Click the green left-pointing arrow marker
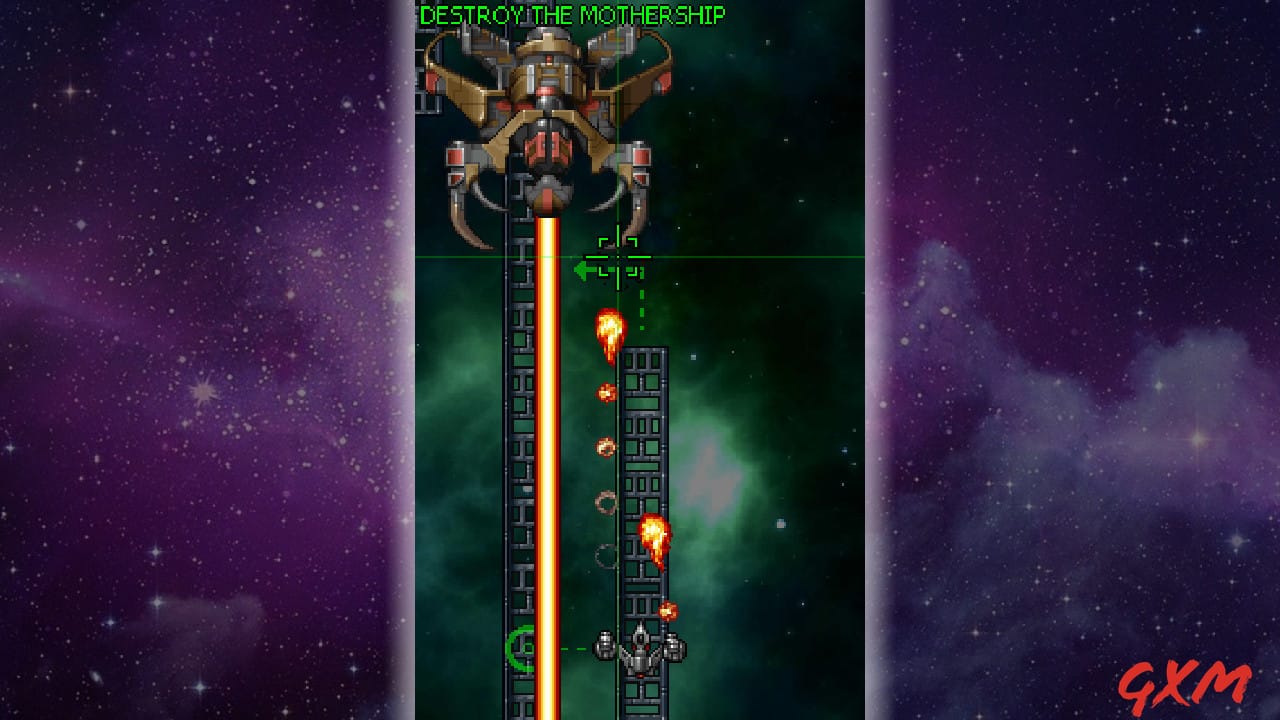The width and height of the screenshot is (1280, 720). click(x=585, y=268)
